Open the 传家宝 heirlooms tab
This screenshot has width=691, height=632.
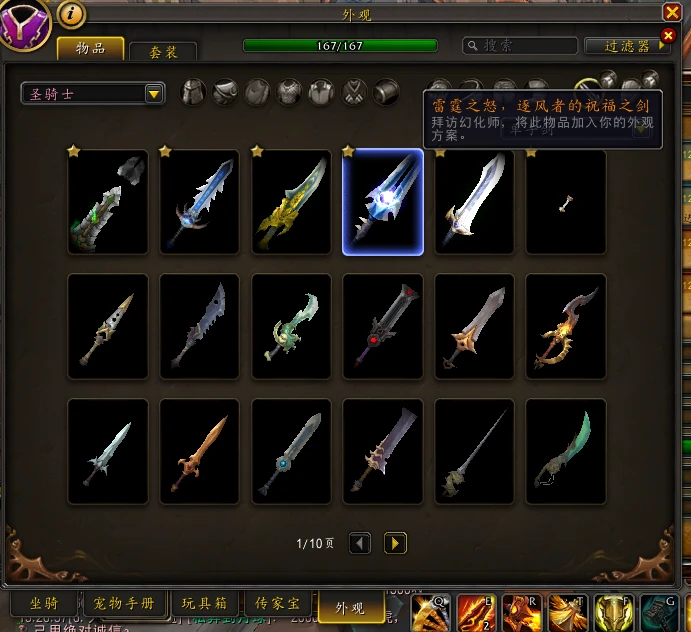[278, 604]
